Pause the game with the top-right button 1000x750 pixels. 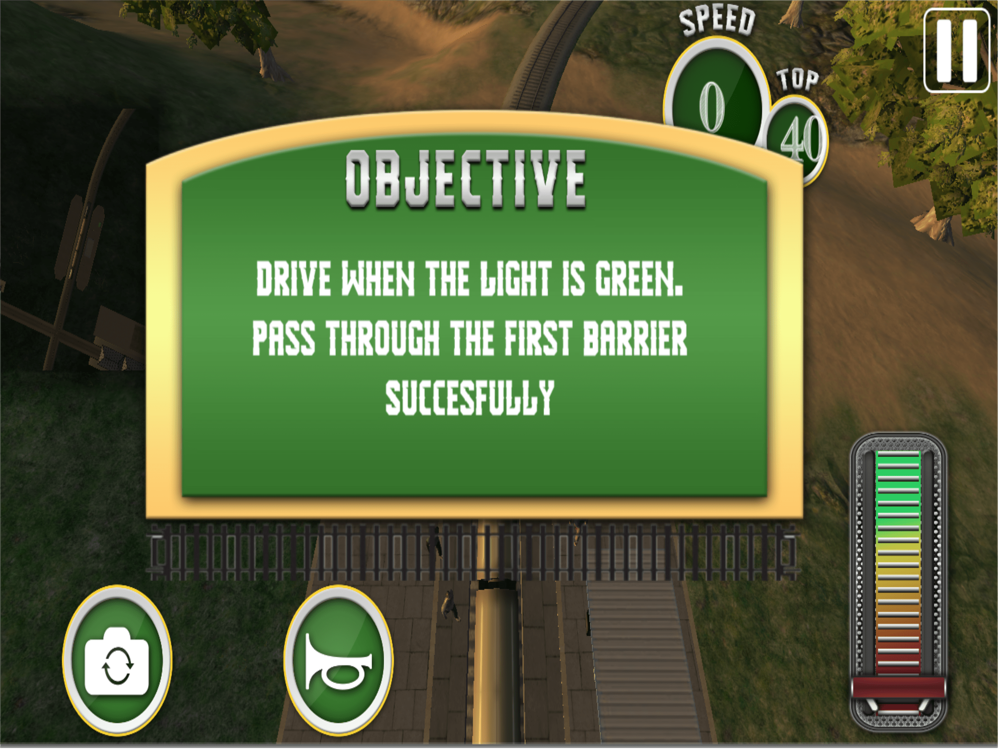(x=956, y=51)
